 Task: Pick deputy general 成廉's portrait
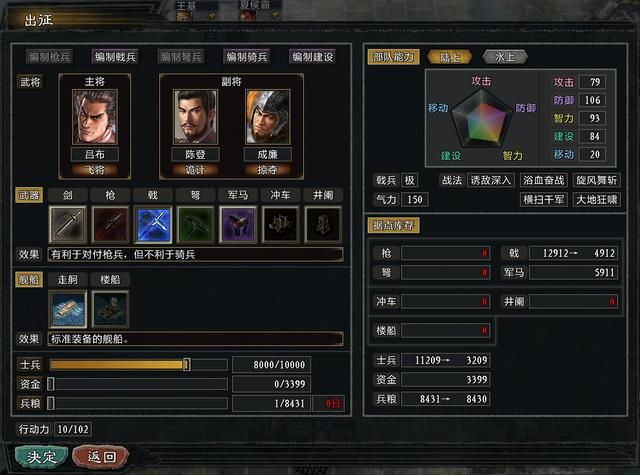pyautogui.click(x=266, y=117)
